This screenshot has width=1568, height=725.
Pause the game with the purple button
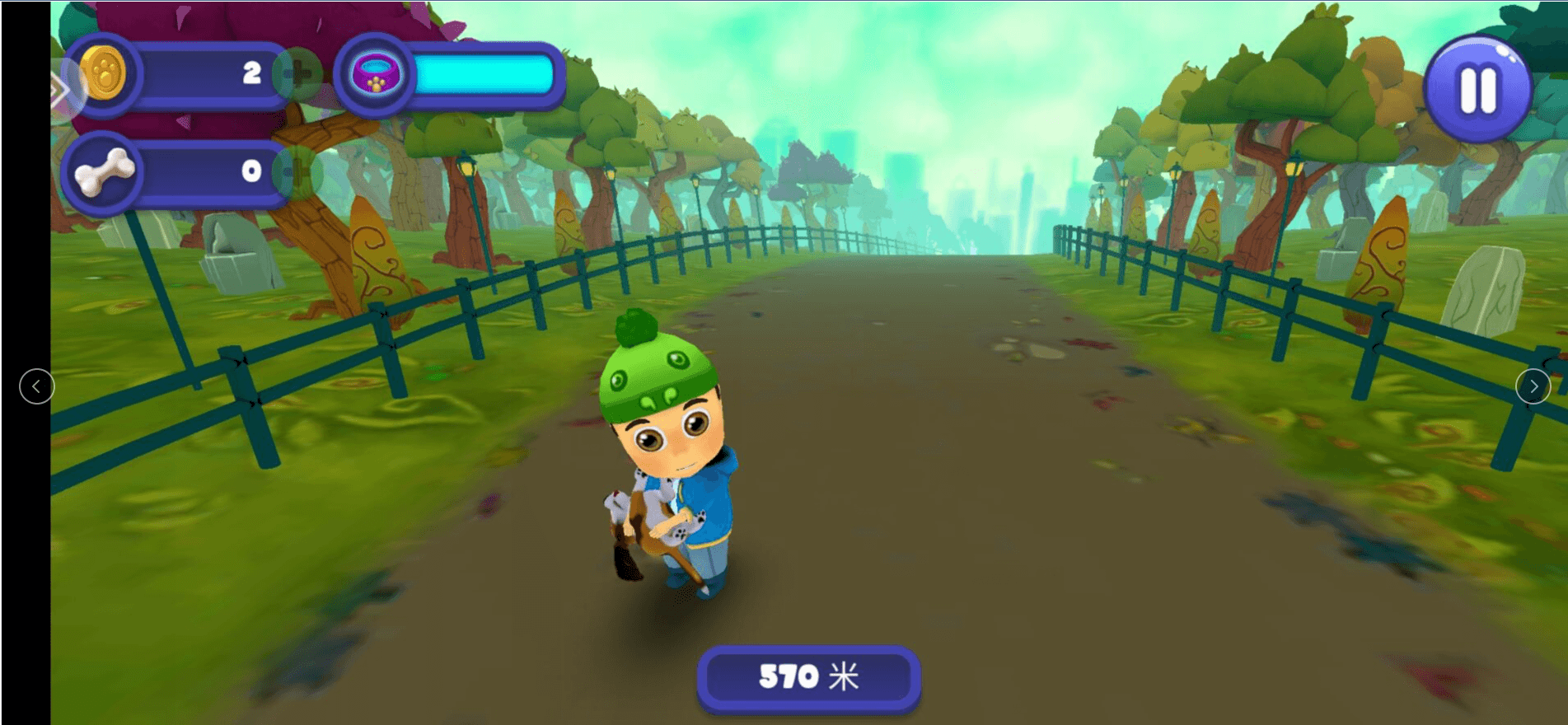click(x=1477, y=89)
